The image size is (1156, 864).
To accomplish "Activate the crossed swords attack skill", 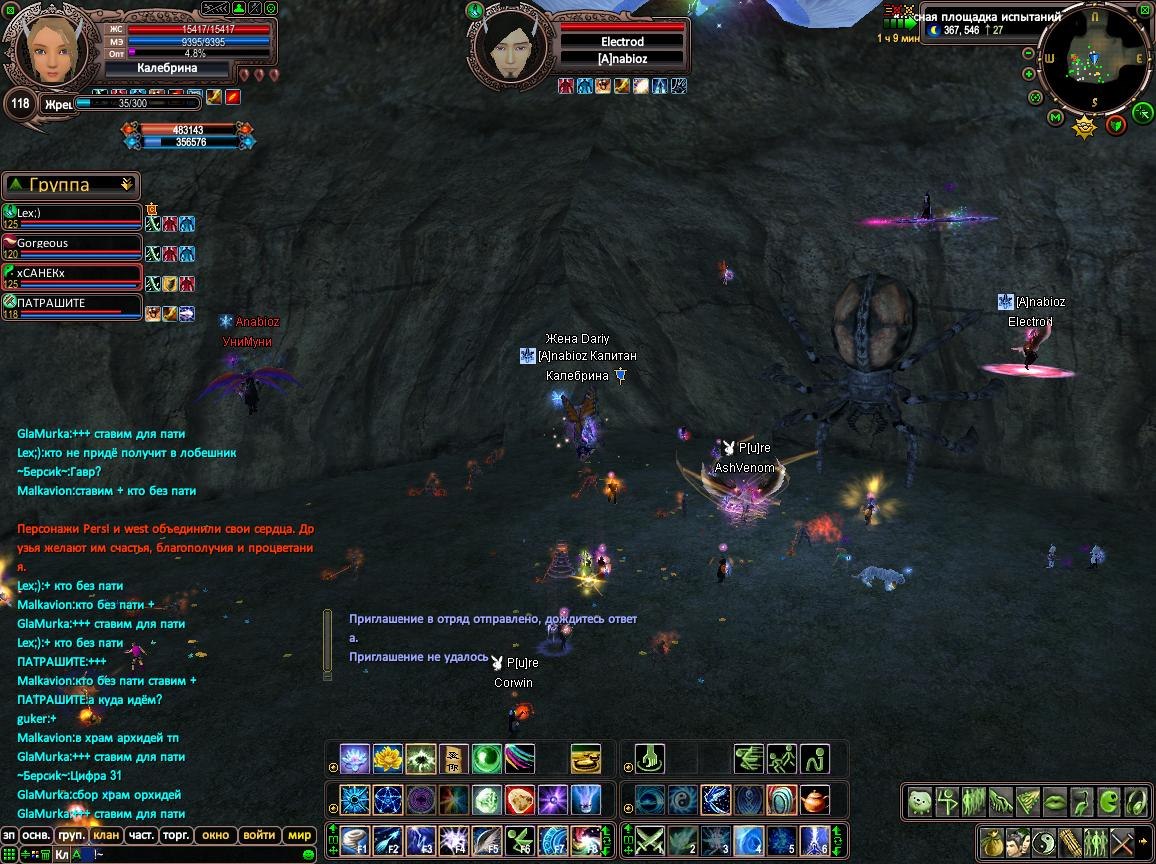I will tap(650, 840).
